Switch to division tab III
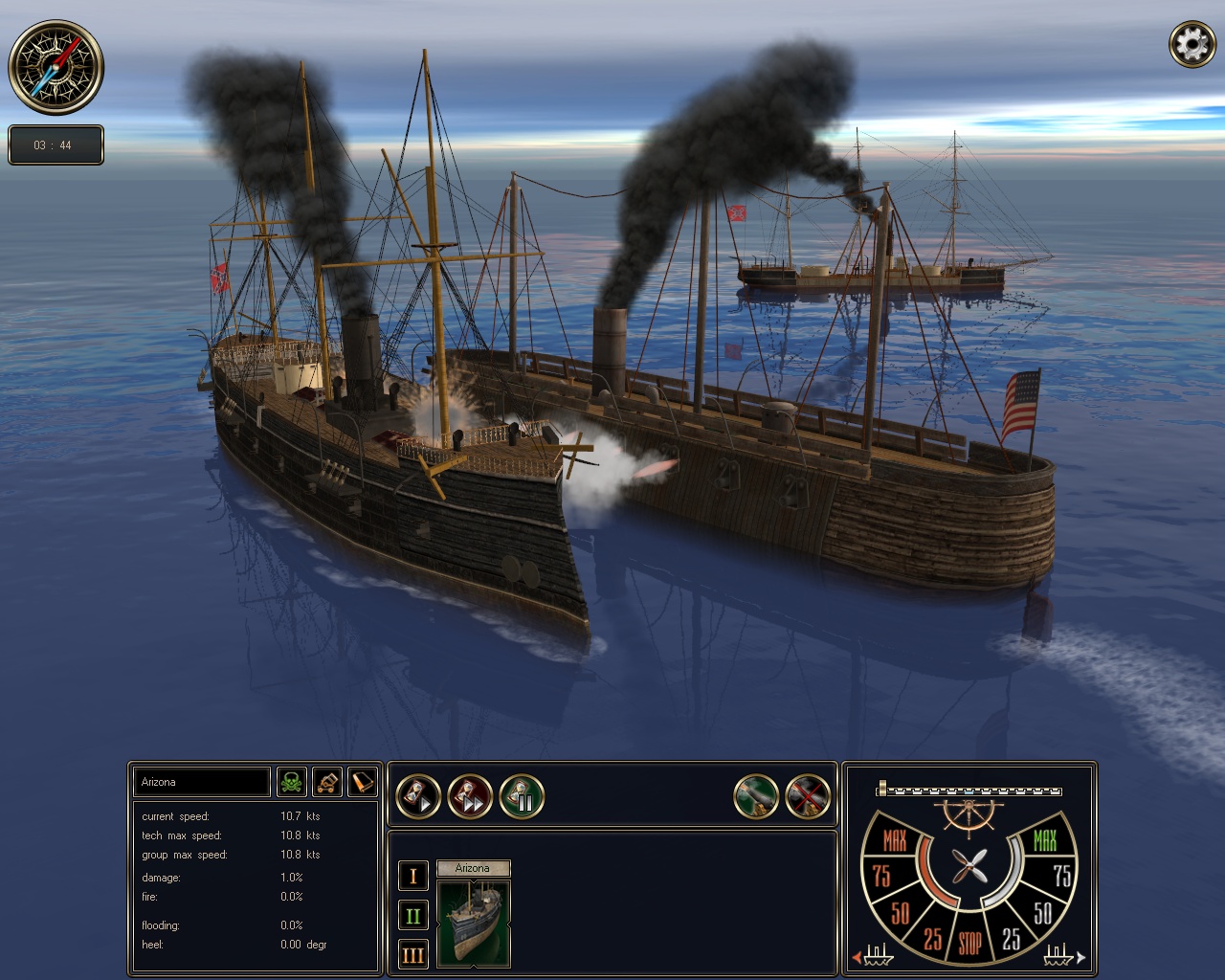Screen dimensions: 1225x980 (x=412, y=955)
